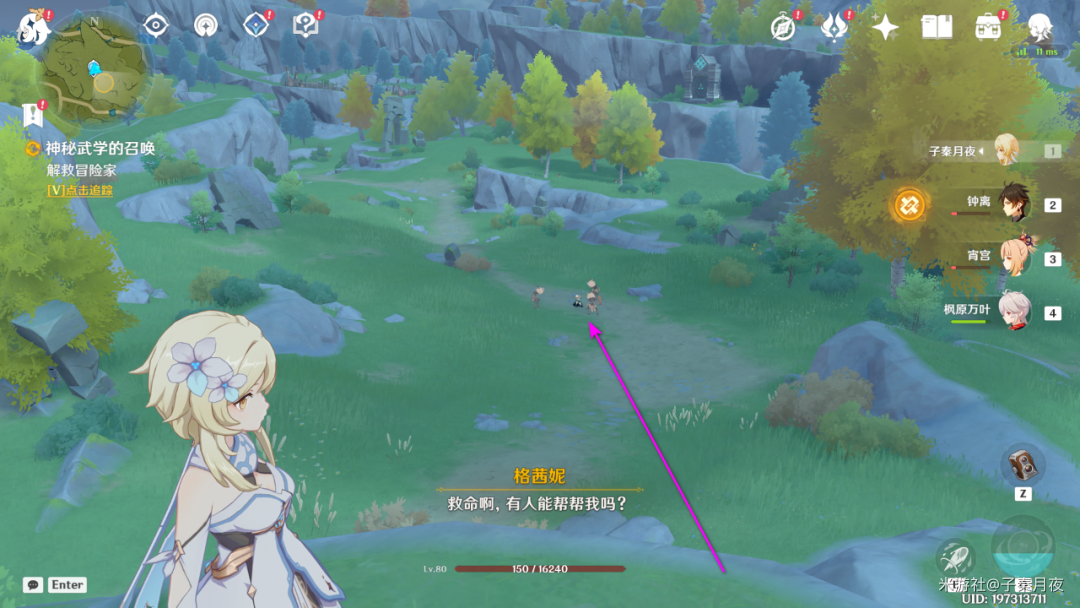Open the adventurer handbook book icon
Viewport: 1080px width, 608px height.
[937, 27]
